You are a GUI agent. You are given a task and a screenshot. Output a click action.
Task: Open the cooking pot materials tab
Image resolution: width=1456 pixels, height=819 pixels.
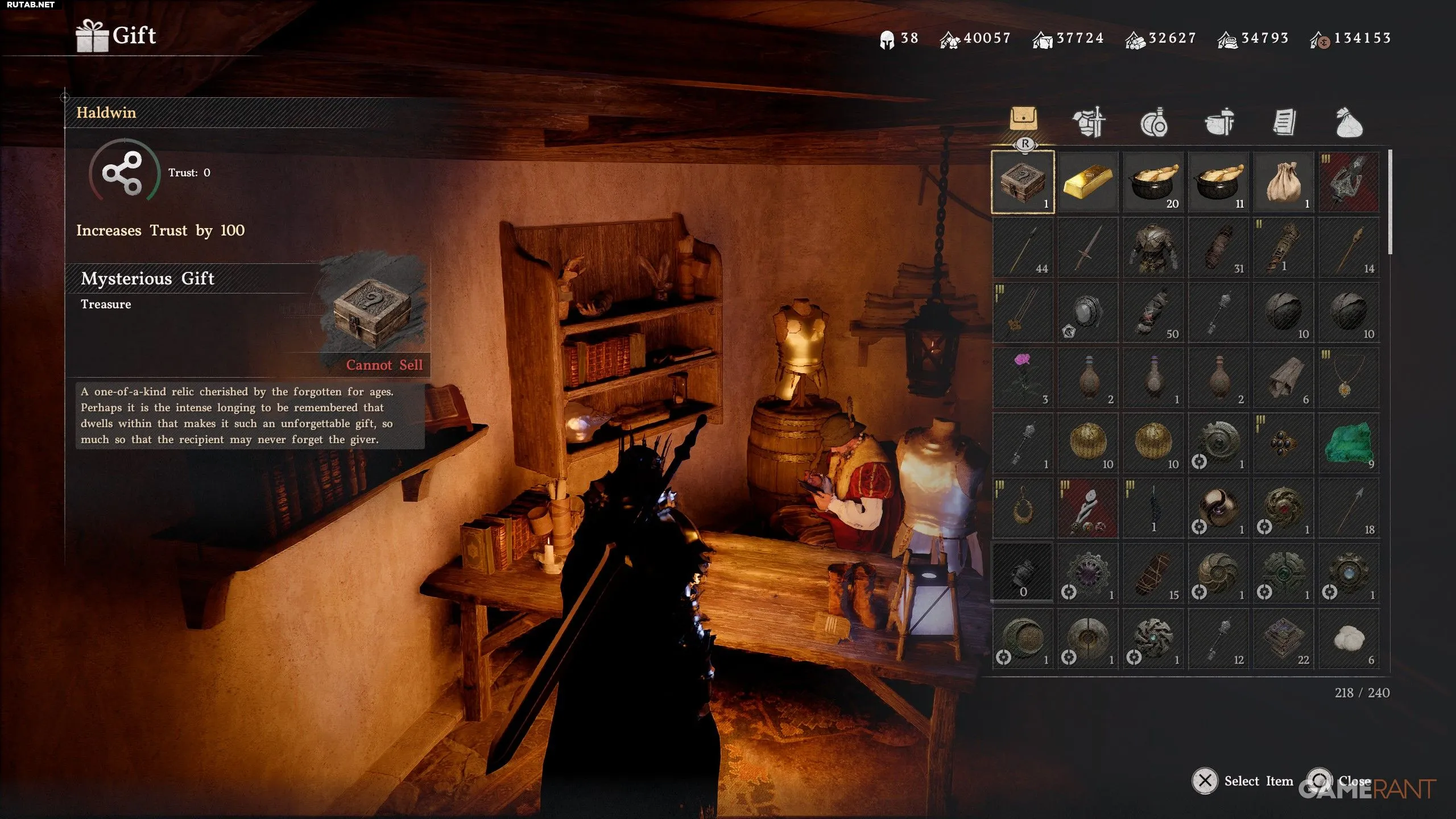[1219, 122]
